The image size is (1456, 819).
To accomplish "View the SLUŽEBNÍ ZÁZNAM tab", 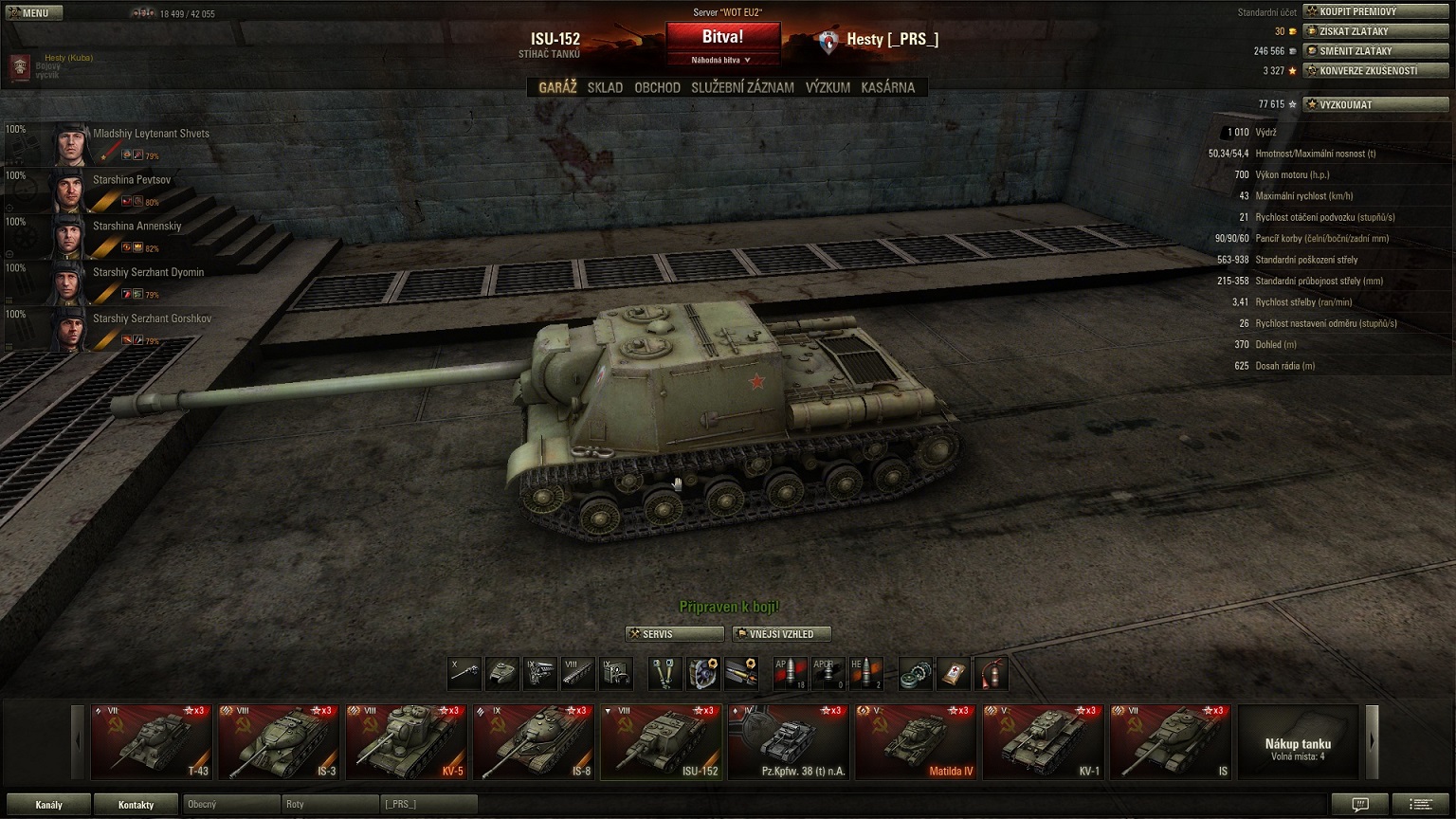I will pos(742,87).
